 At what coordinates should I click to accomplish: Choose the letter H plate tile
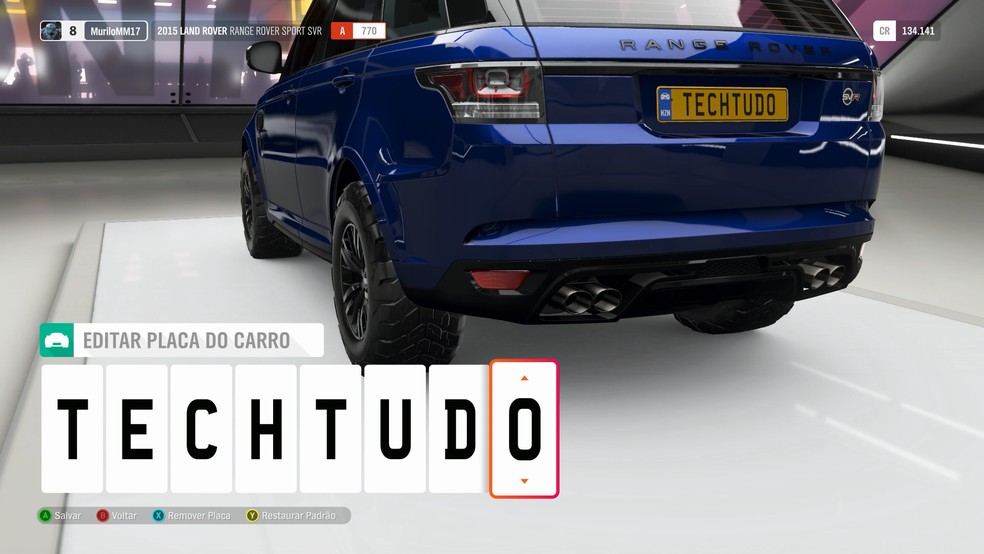pyautogui.click(x=266, y=428)
